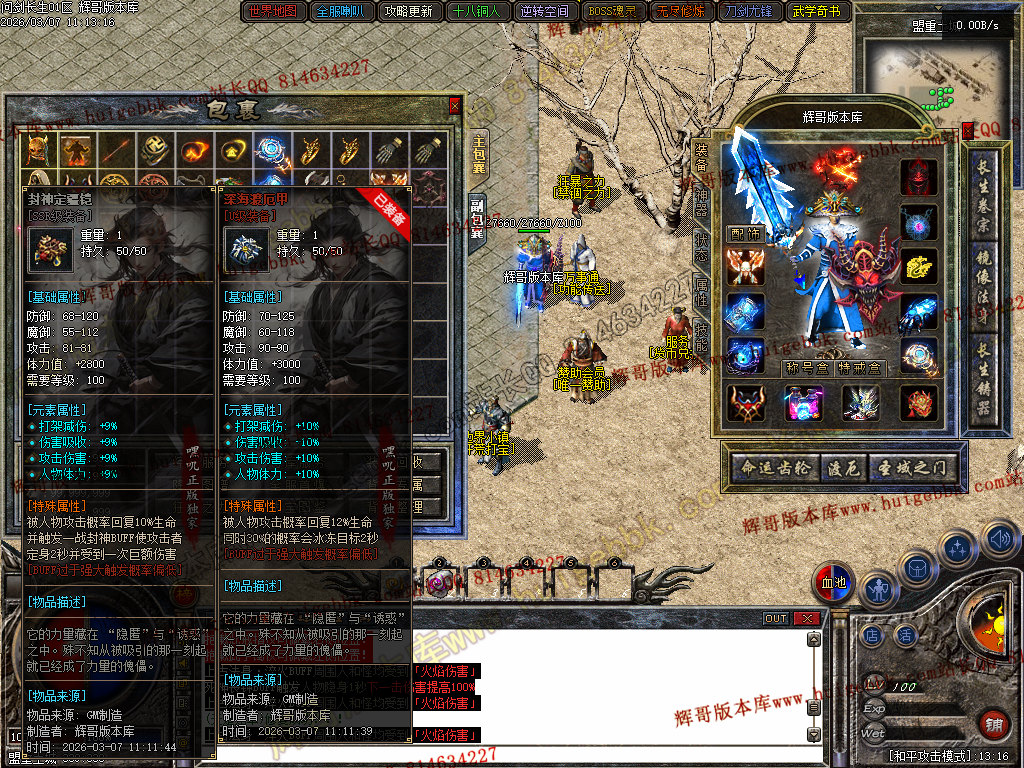The height and width of the screenshot is (768, 1024).
Task: Open the 世界地图 world map menu
Action: (x=272, y=12)
